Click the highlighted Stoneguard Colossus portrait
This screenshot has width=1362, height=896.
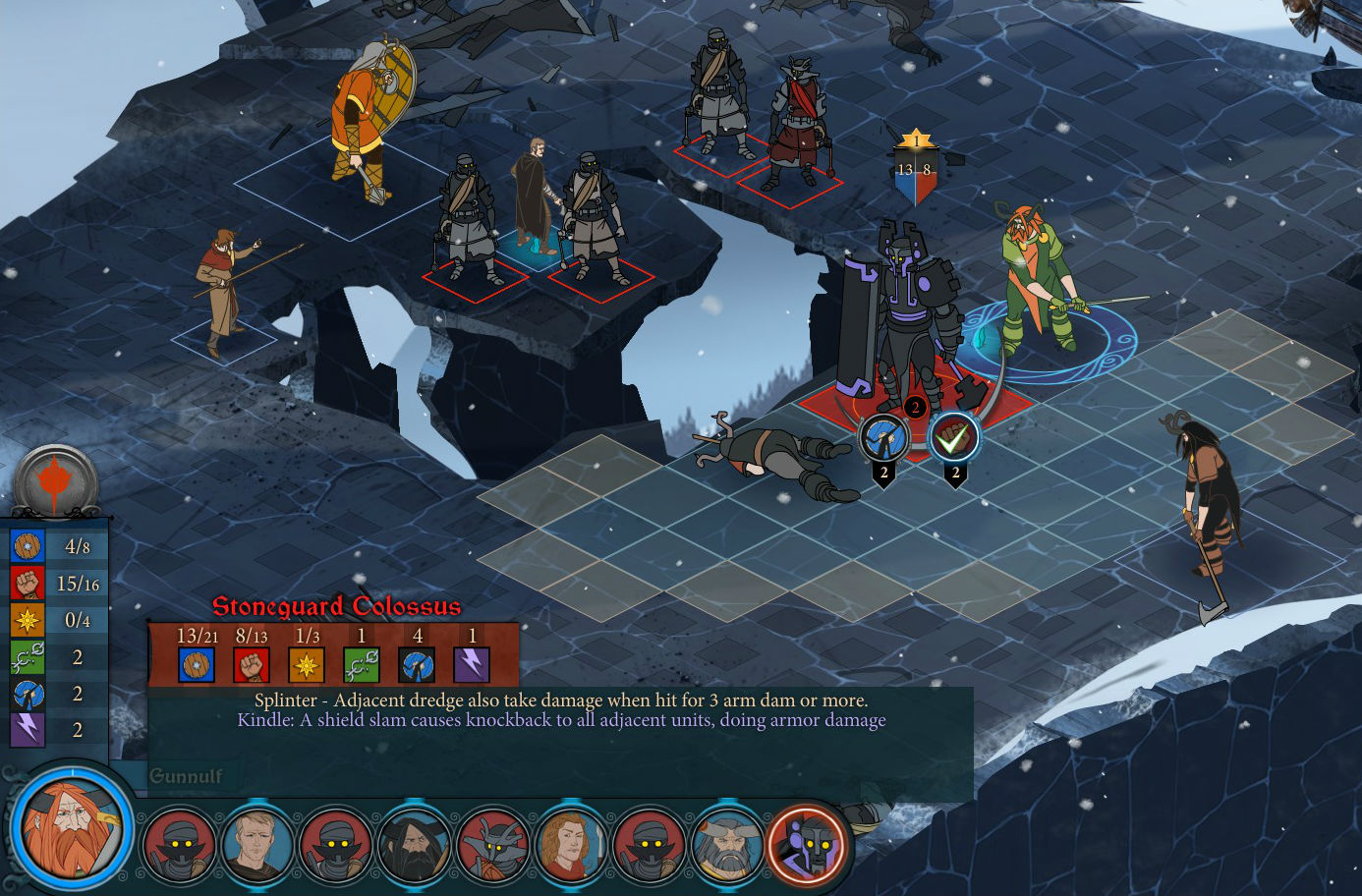(809, 845)
